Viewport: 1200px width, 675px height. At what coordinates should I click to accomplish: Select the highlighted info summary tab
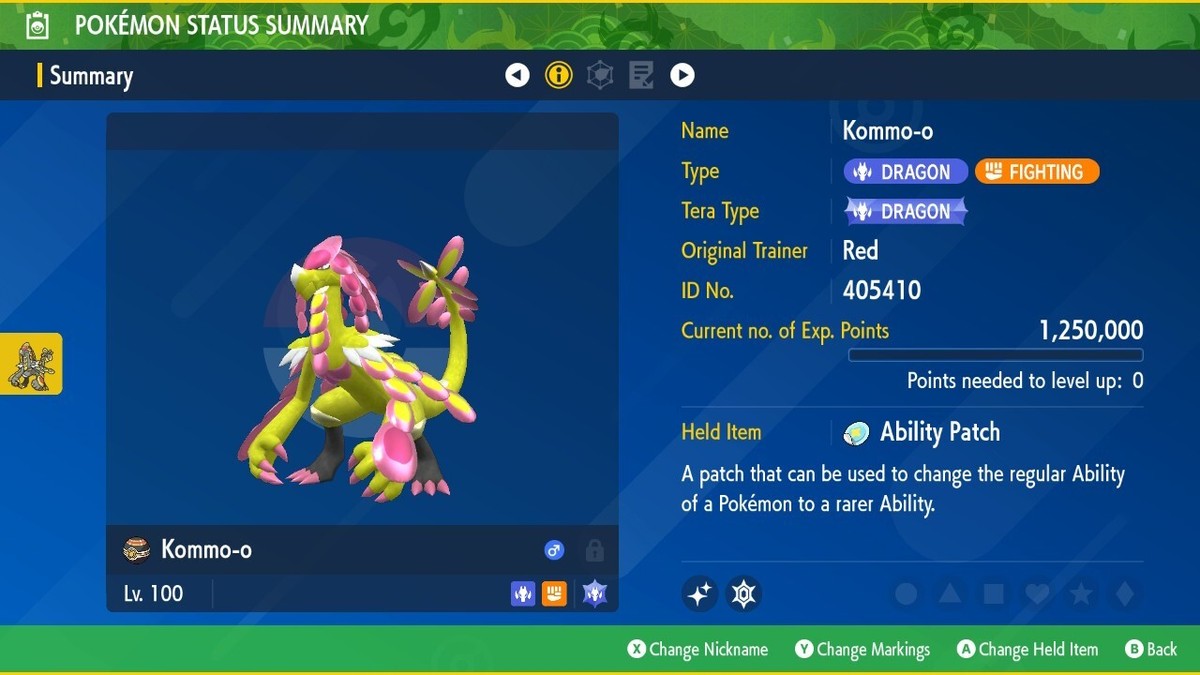point(559,75)
